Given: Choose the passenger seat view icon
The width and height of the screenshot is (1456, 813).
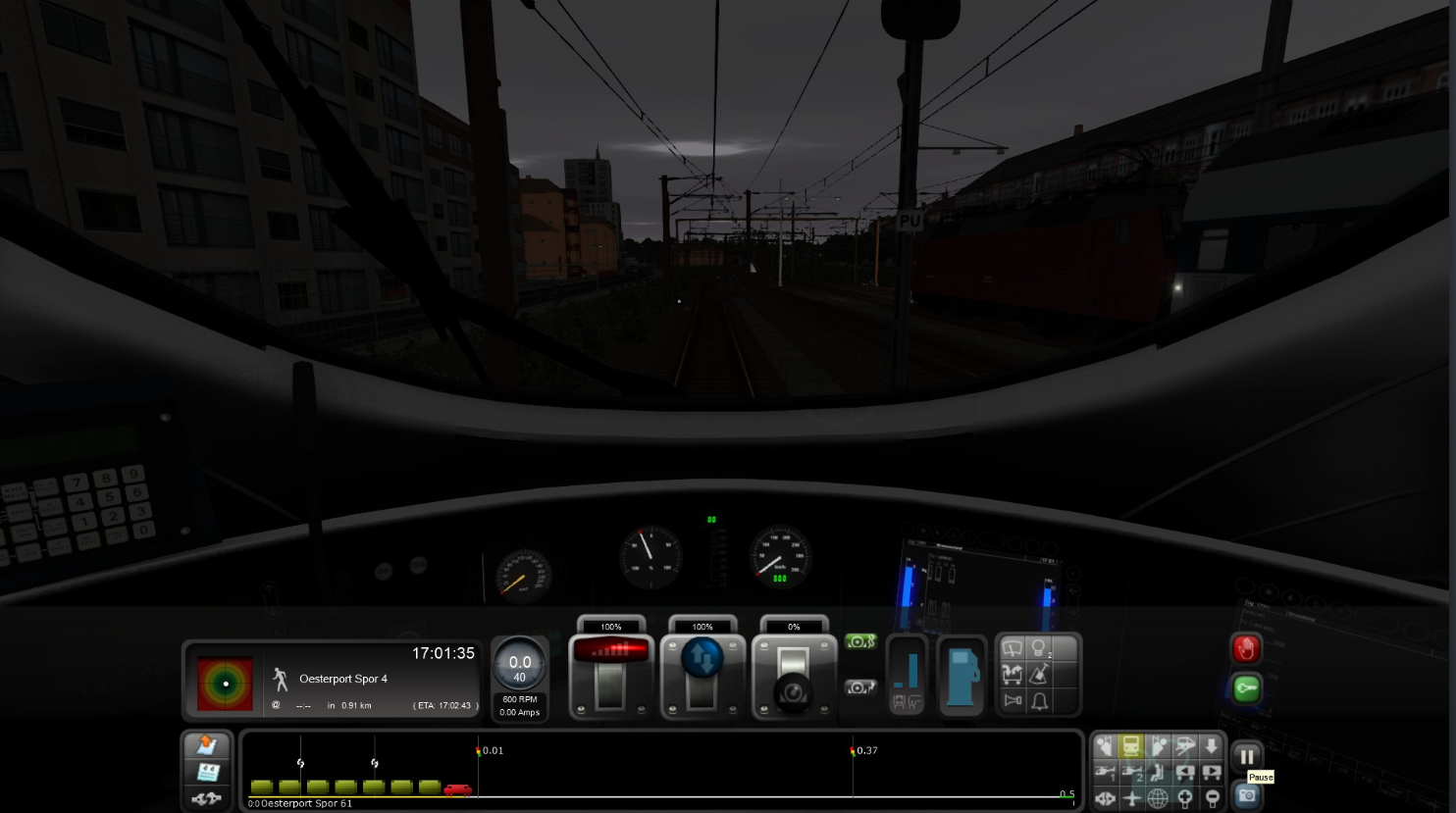Looking at the screenshot, I should pos(1159,773).
